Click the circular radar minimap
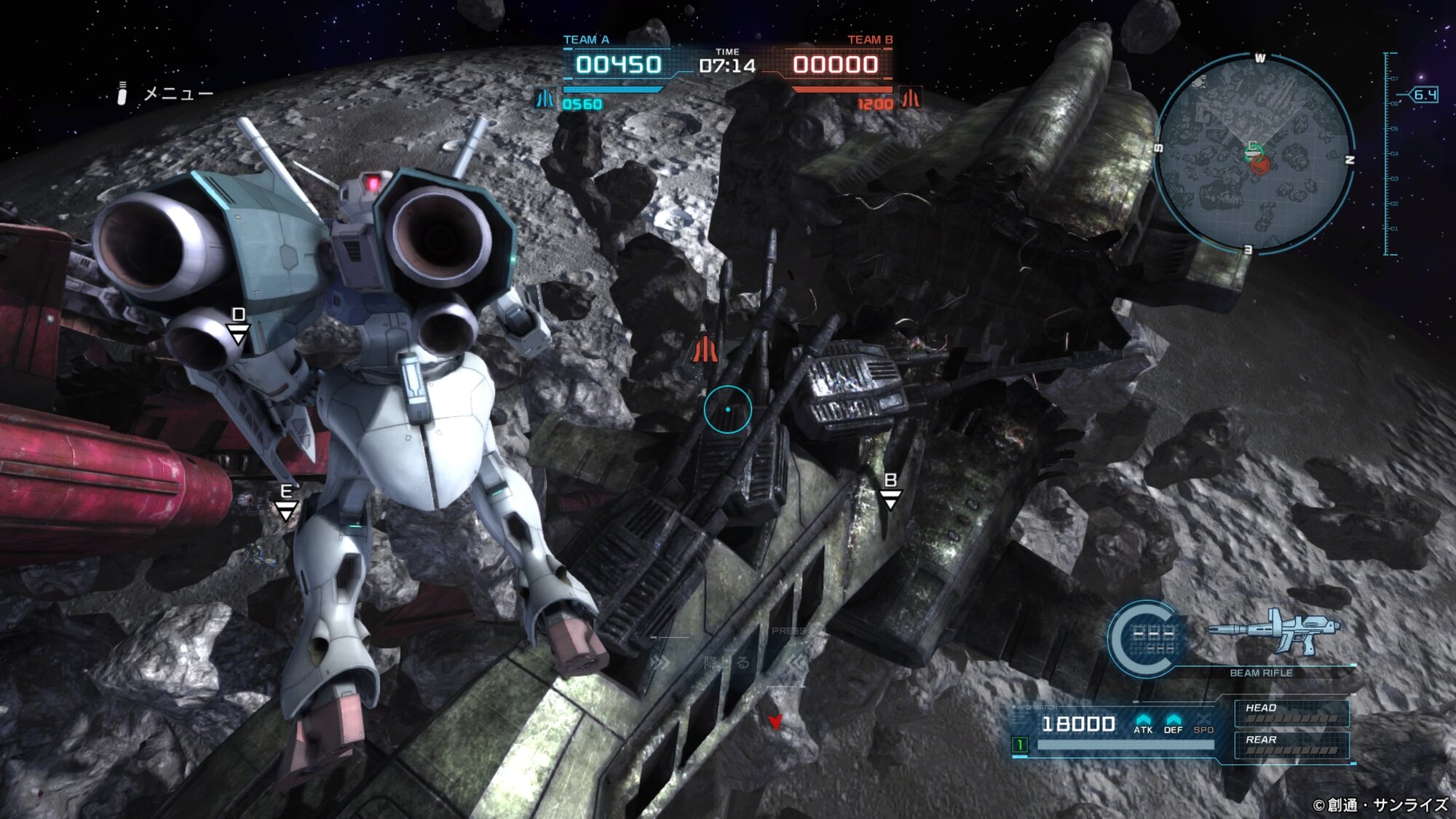 pos(1254,154)
